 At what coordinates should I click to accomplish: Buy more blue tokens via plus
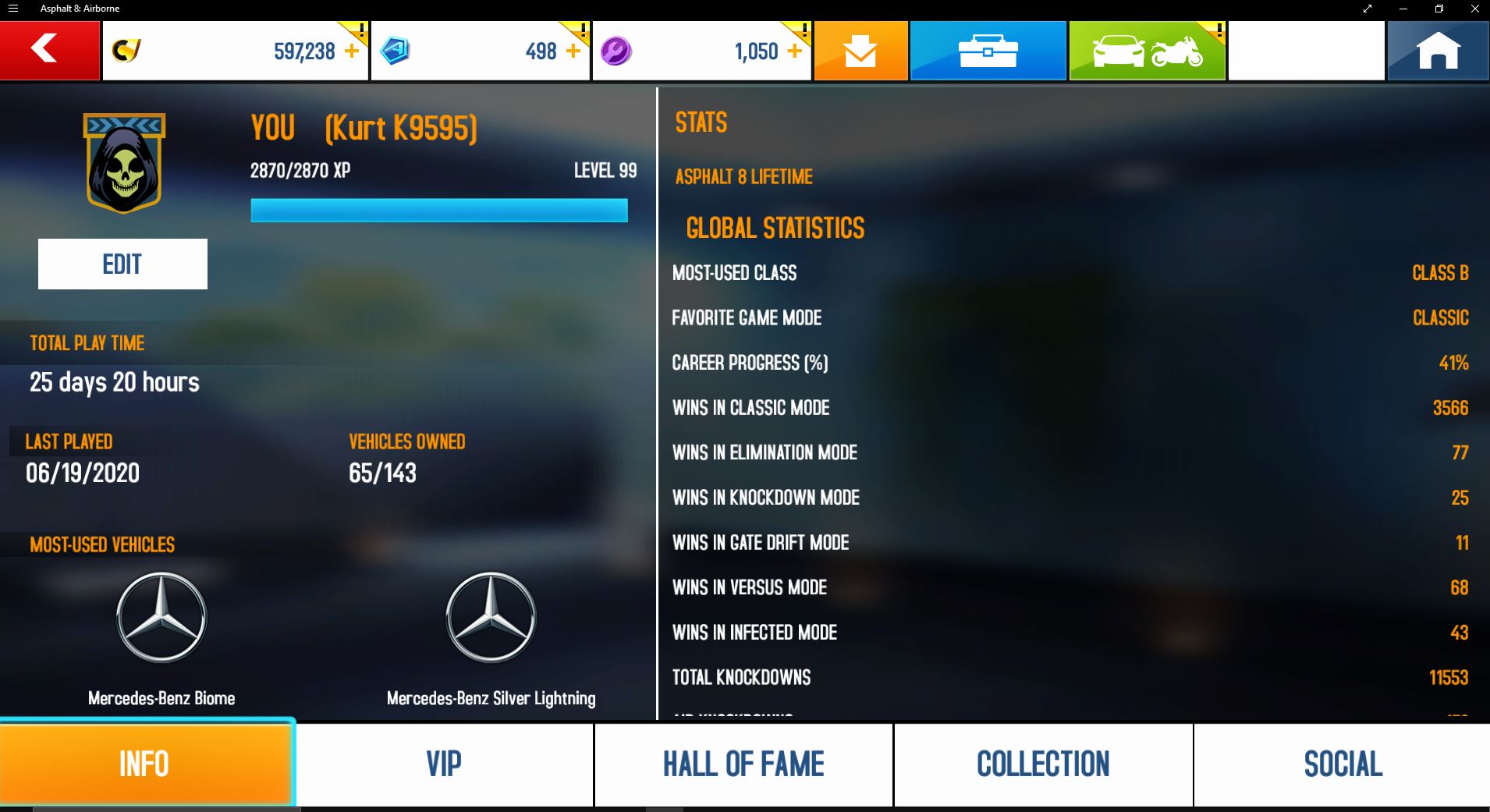(573, 51)
